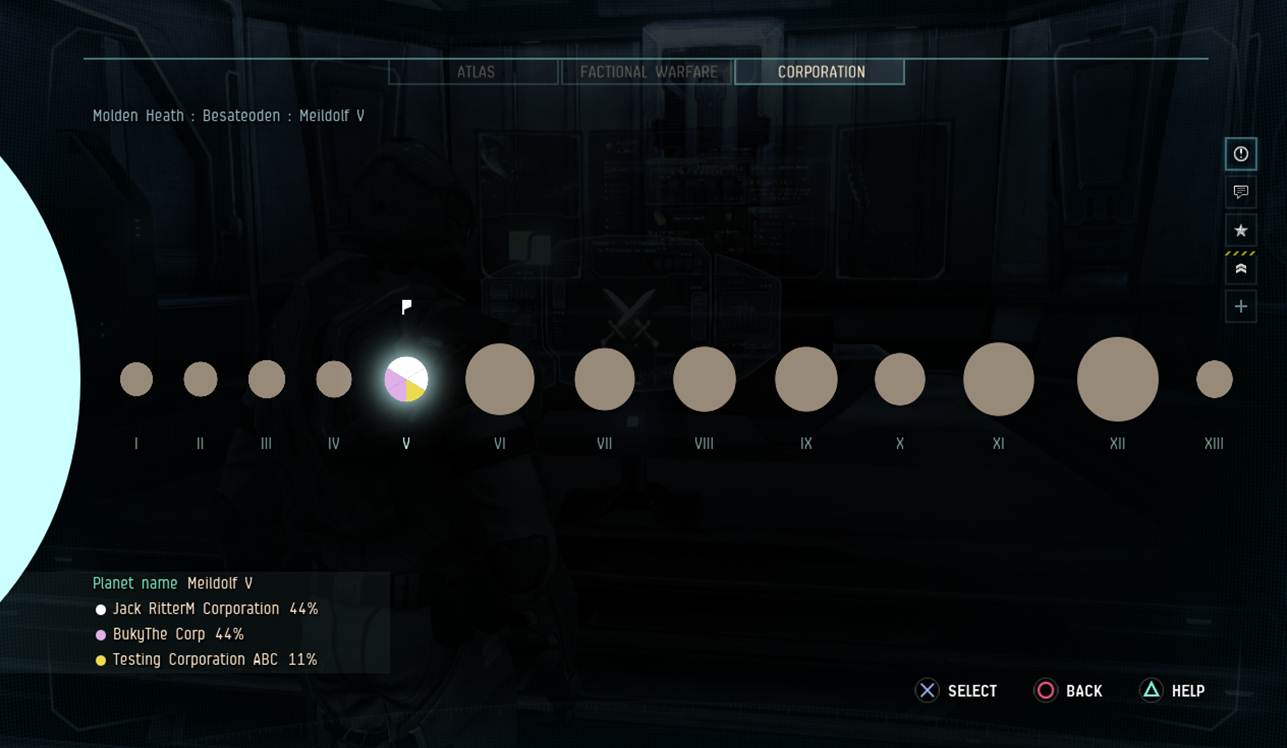Click the BukyThe Corp legend entry
The width and height of the screenshot is (1287, 748).
(x=167, y=633)
